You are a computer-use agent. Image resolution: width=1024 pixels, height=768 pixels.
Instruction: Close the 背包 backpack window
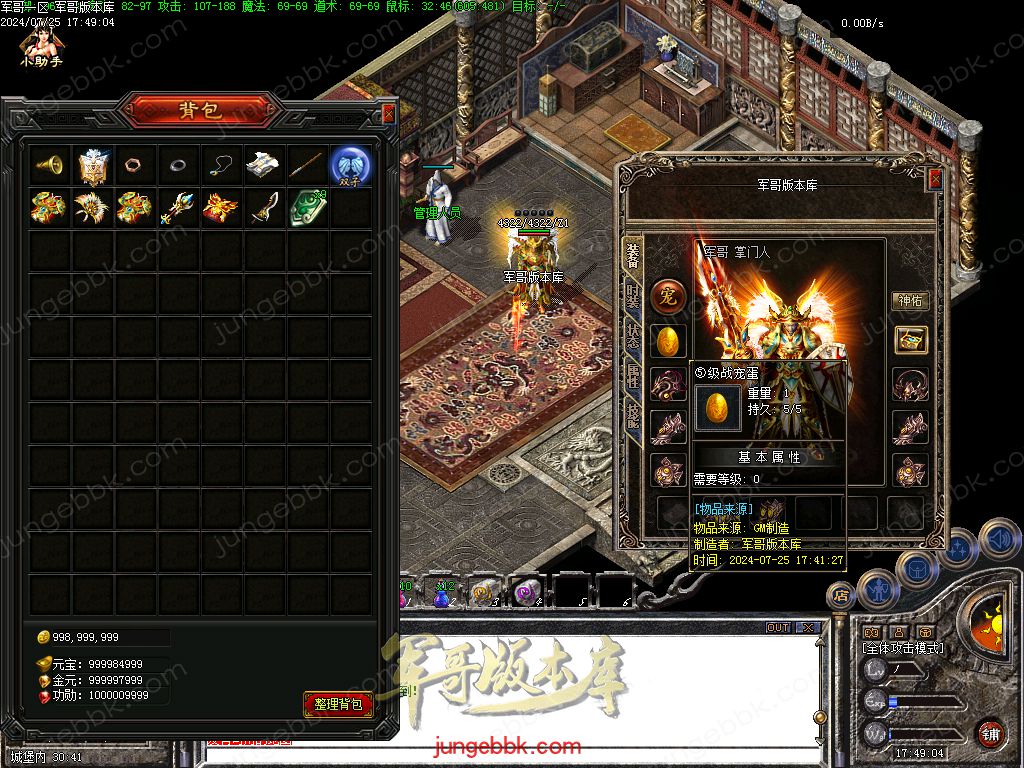pos(388,113)
